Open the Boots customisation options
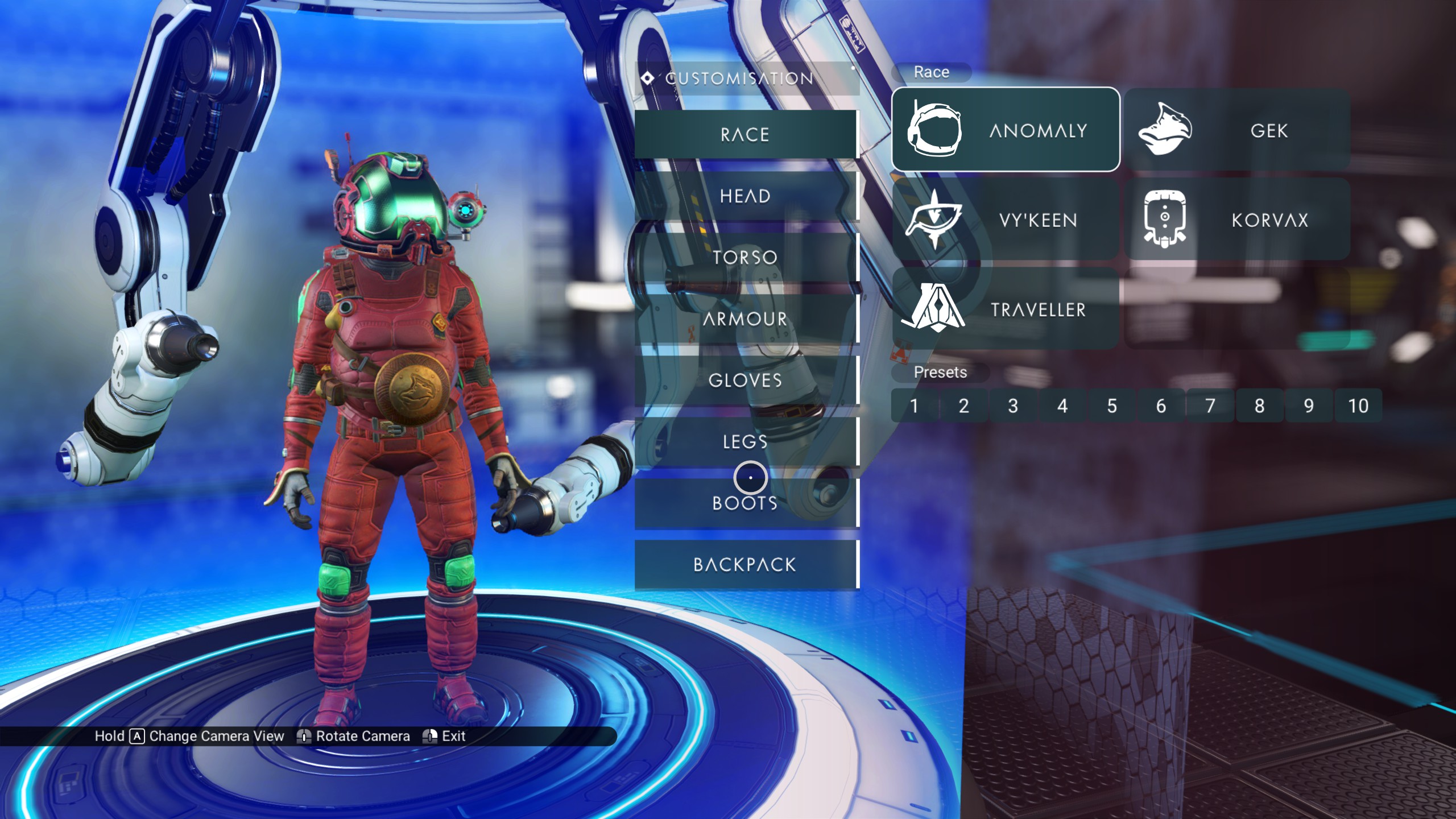Screen dimensions: 1456x819 (745, 503)
